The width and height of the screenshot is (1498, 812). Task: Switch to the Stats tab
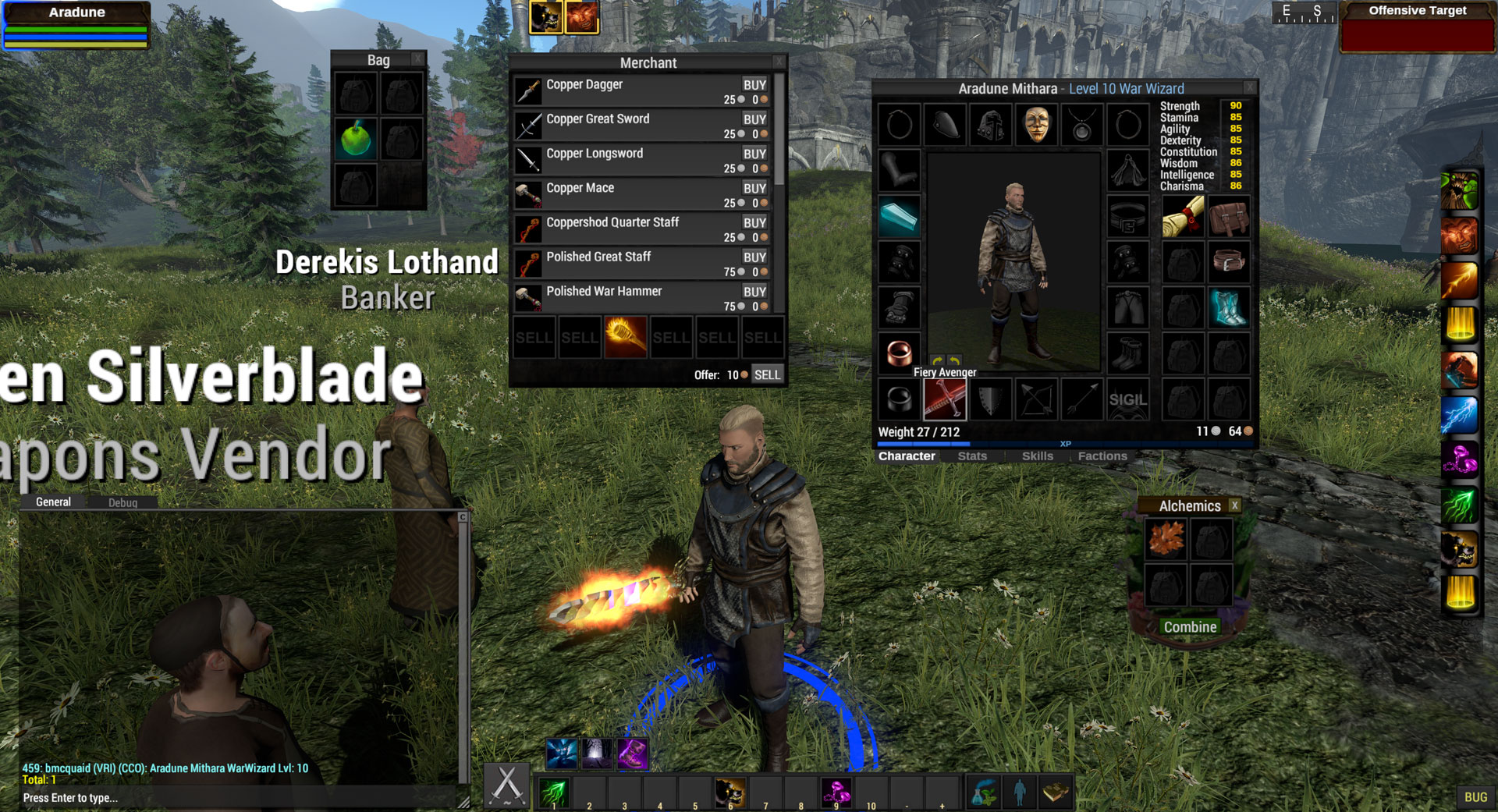tap(972, 456)
